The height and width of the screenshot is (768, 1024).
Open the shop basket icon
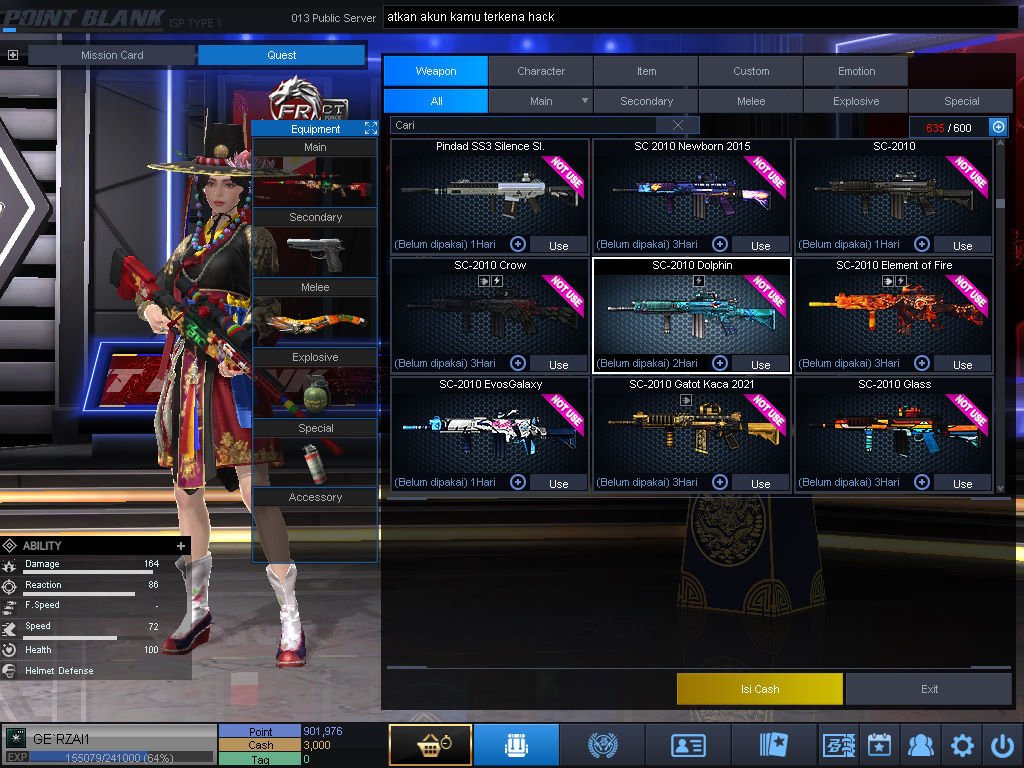[430, 745]
